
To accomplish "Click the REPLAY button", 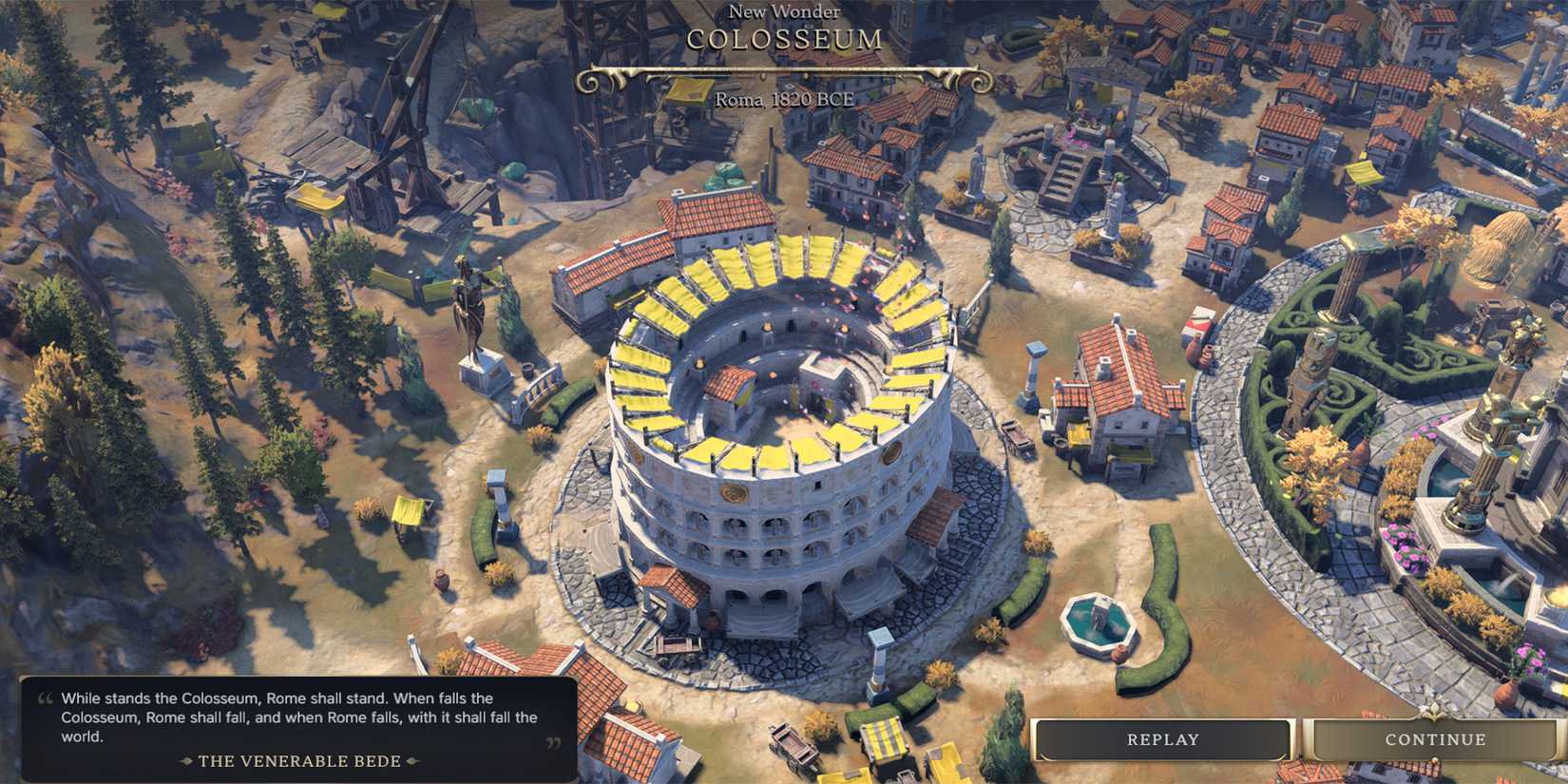I will click(x=1162, y=738).
